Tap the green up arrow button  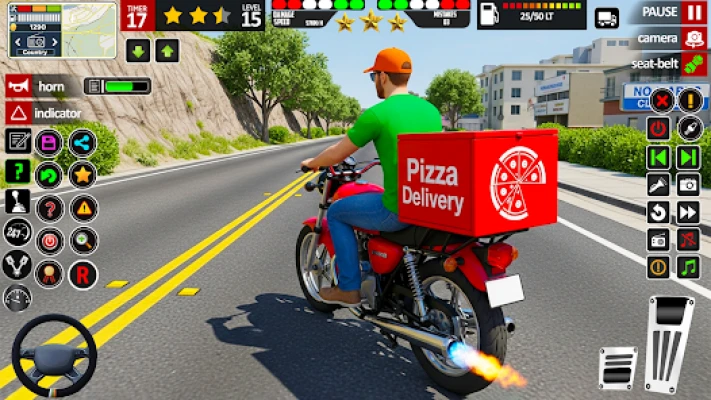coord(167,52)
